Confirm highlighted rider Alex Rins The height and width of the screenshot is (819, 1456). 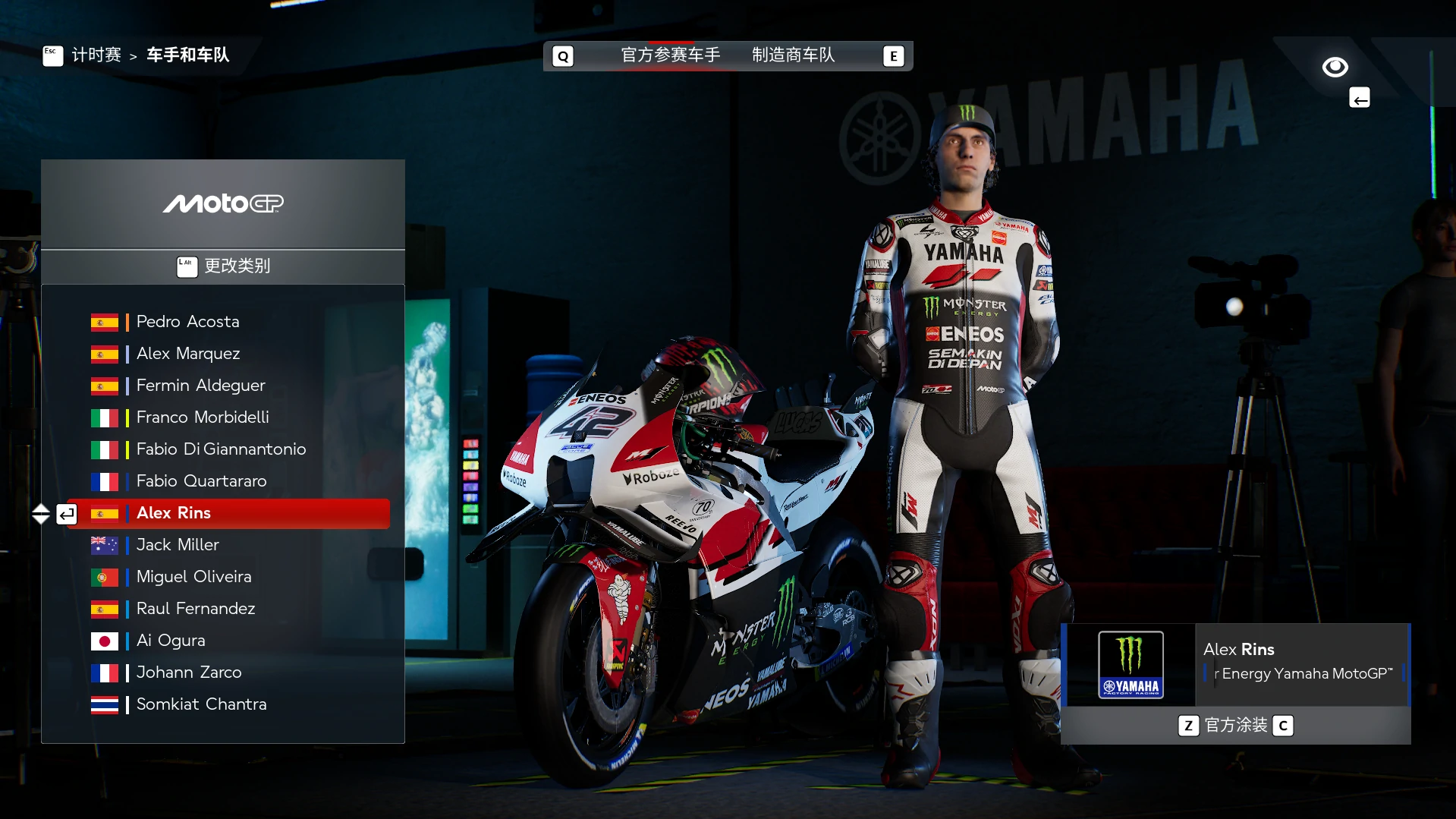228,513
